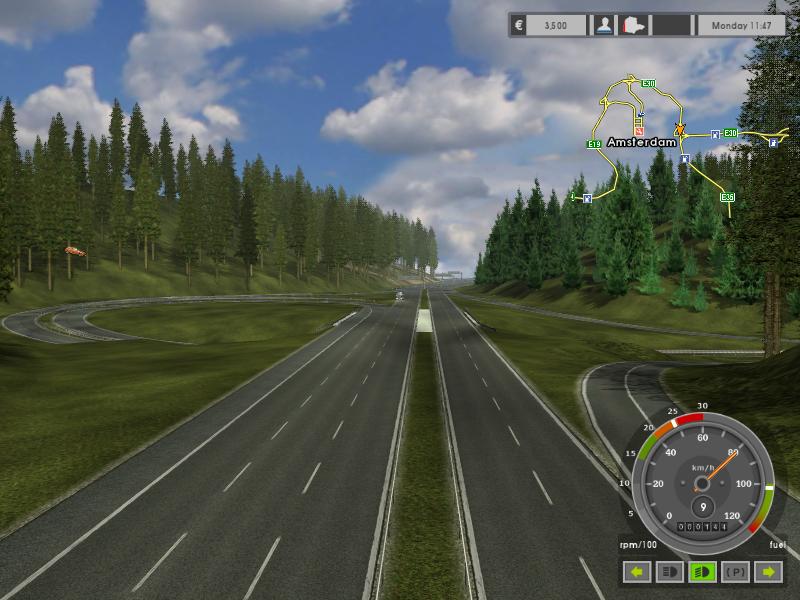Click the E19 road sign on the minimap
Viewport: 800px width, 600px height.
pyautogui.click(x=593, y=145)
